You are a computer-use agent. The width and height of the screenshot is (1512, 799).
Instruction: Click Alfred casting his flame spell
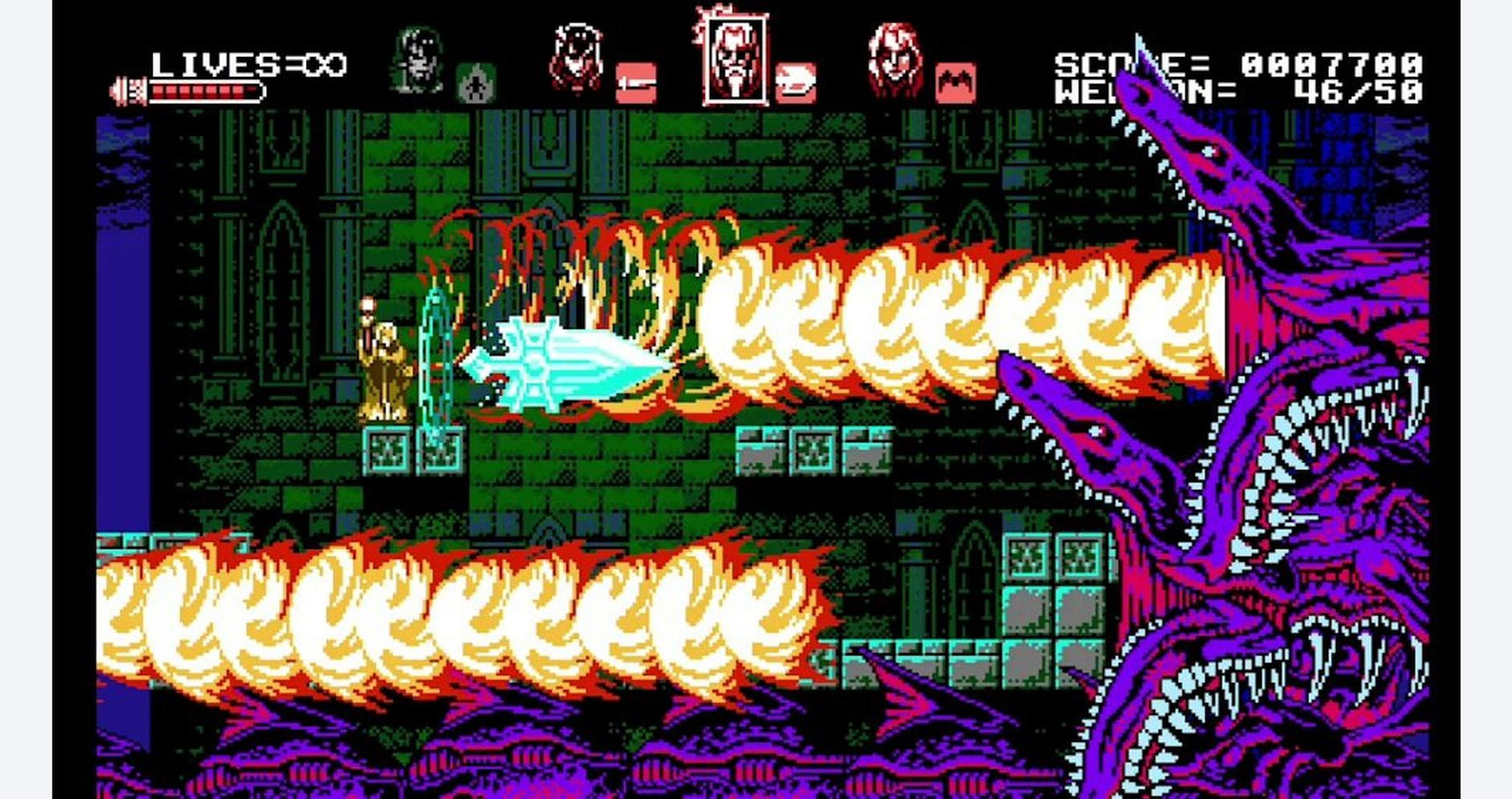coord(385,368)
